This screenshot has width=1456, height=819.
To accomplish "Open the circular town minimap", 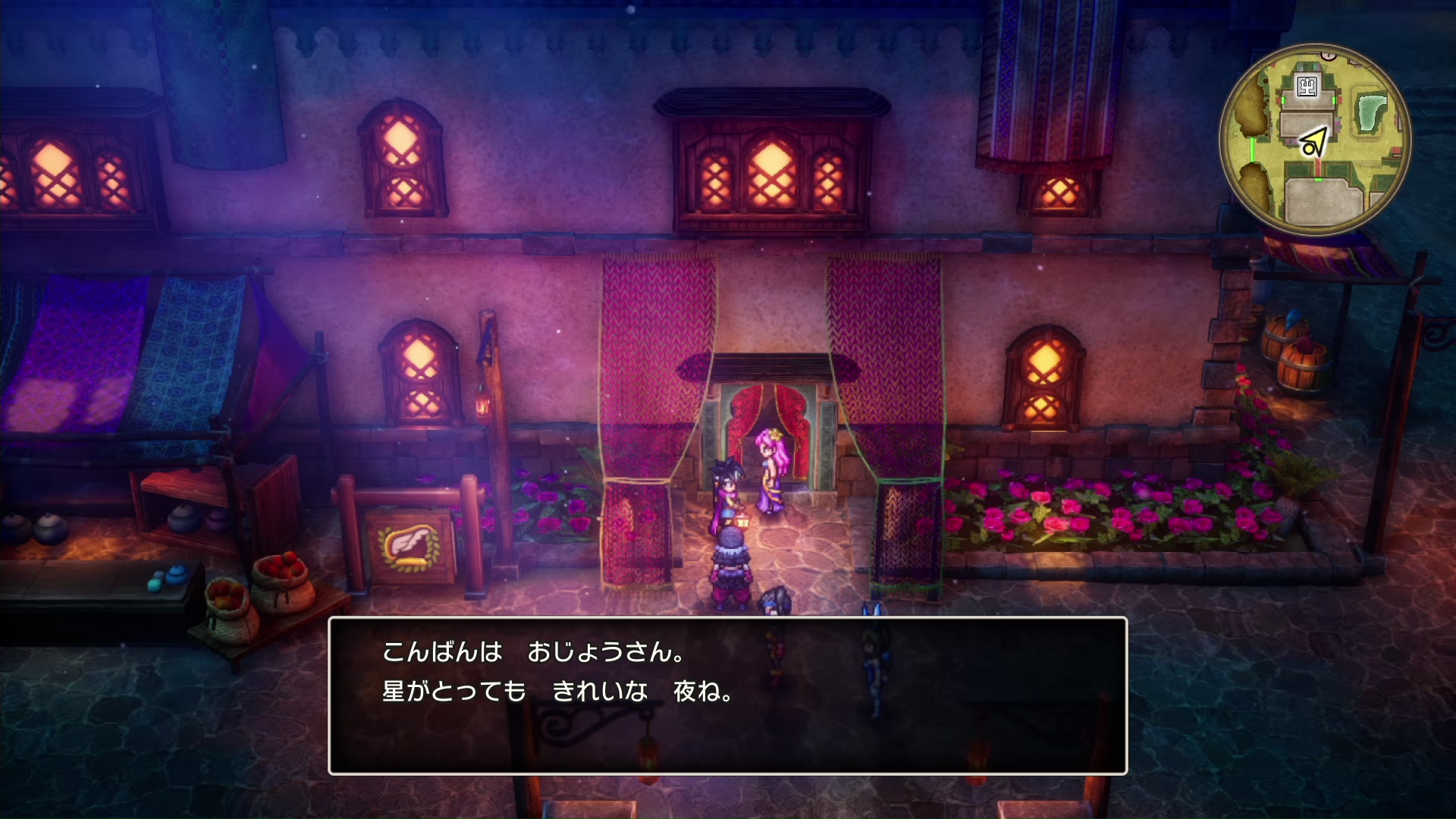I will [1315, 140].
